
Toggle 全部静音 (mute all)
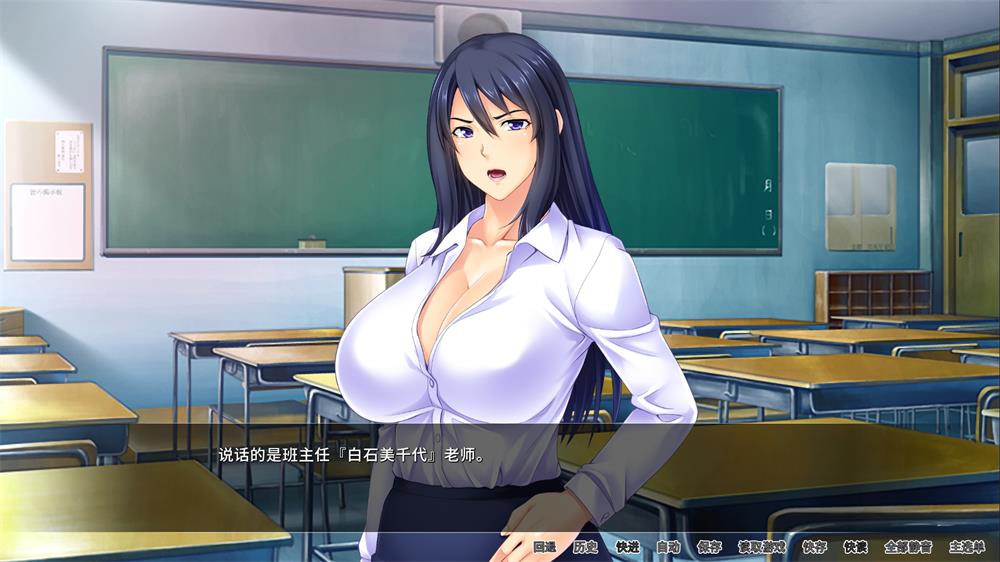pyautogui.click(x=908, y=547)
